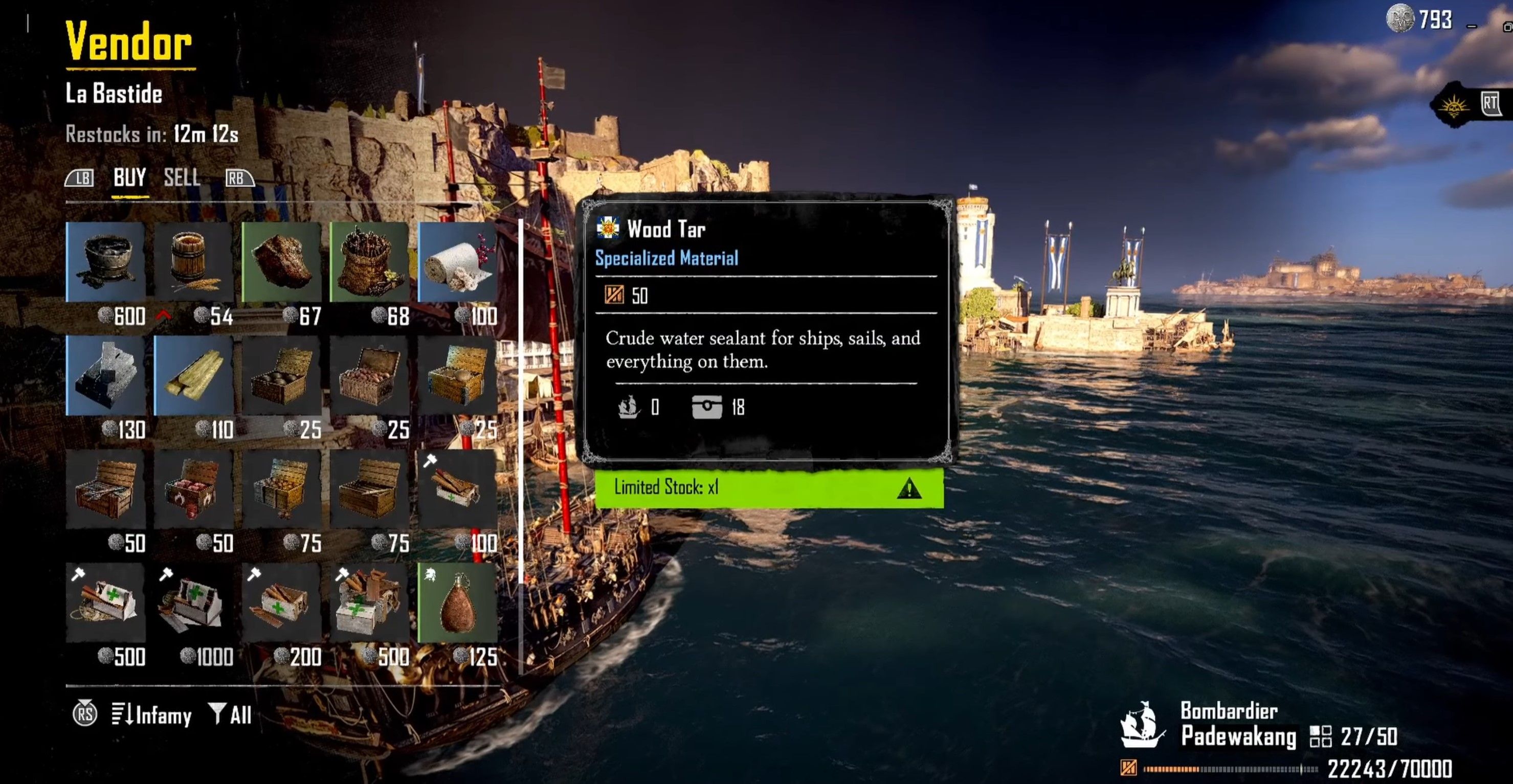This screenshot has width=1513, height=784.
Task: Select the green-highlighted flask priced 125
Action: [458, 602]
